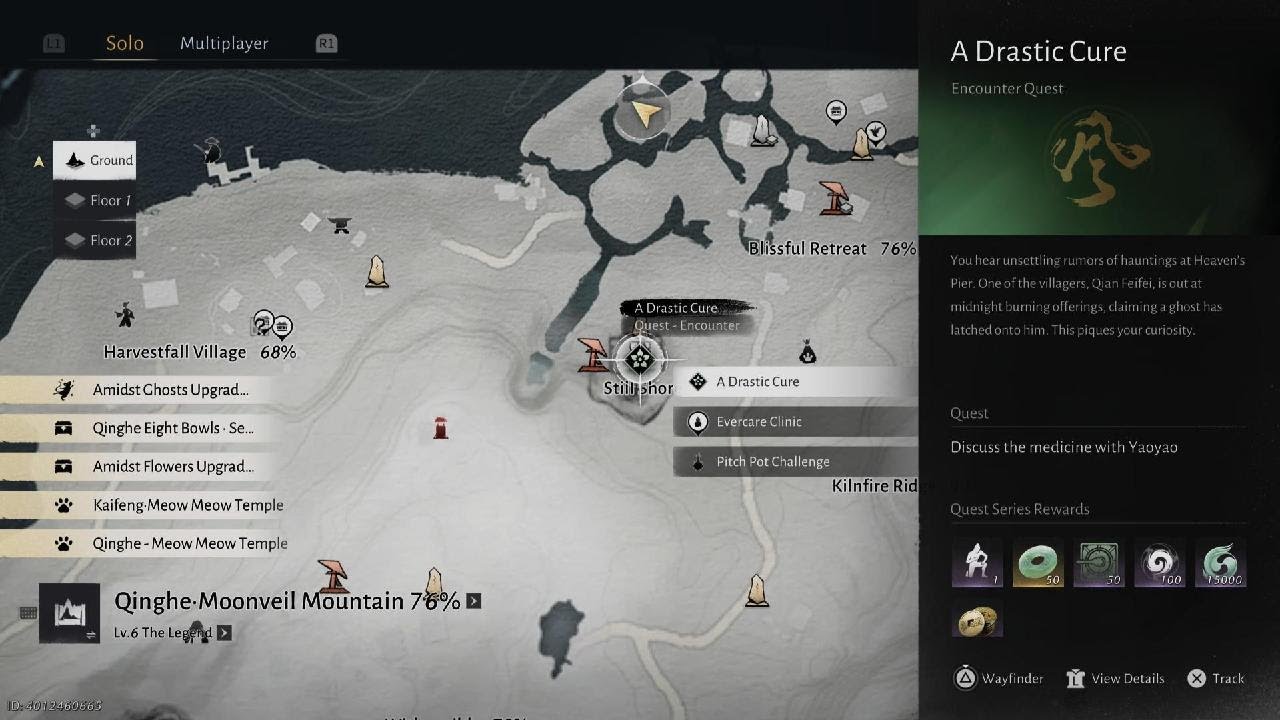Choose Evercare Clinic from marker list
The image size is (1280, 720).
coord(796,421)
